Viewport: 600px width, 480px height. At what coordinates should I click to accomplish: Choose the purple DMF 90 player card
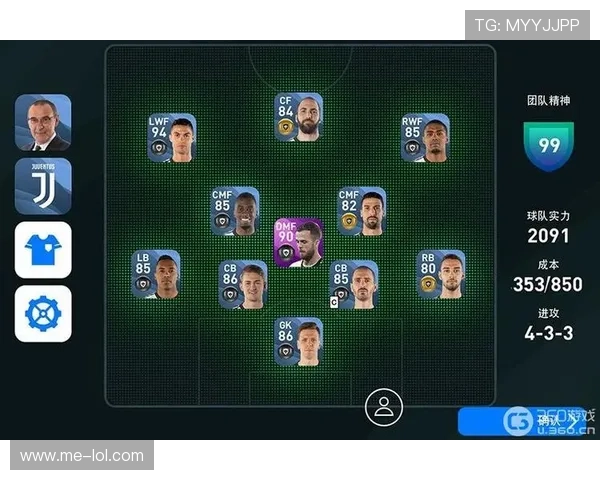pos(298,242)
